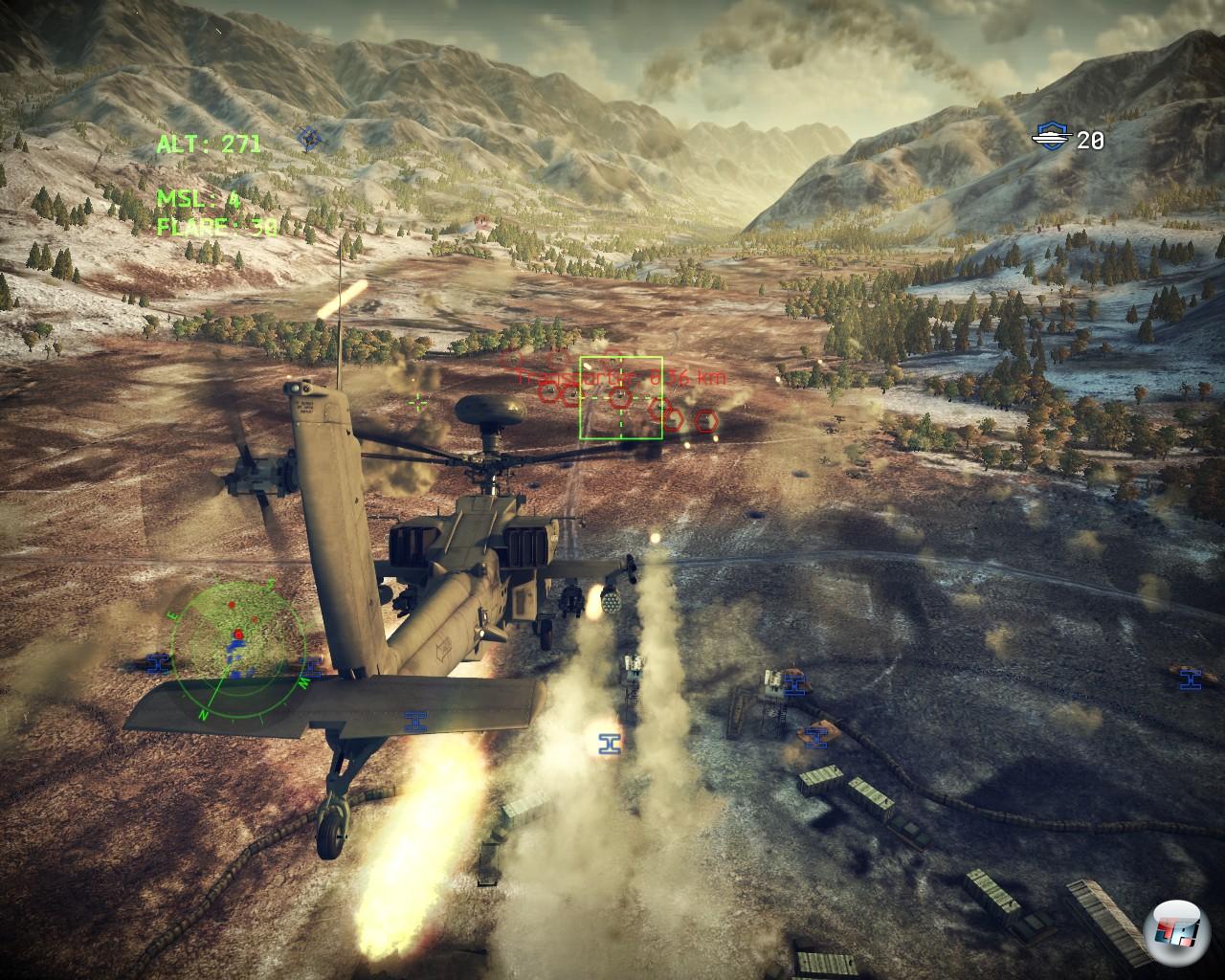This screenshot has width=1225, height=980.
Task: Click the circular green radar minimap
Action: [x=239, y=643]
